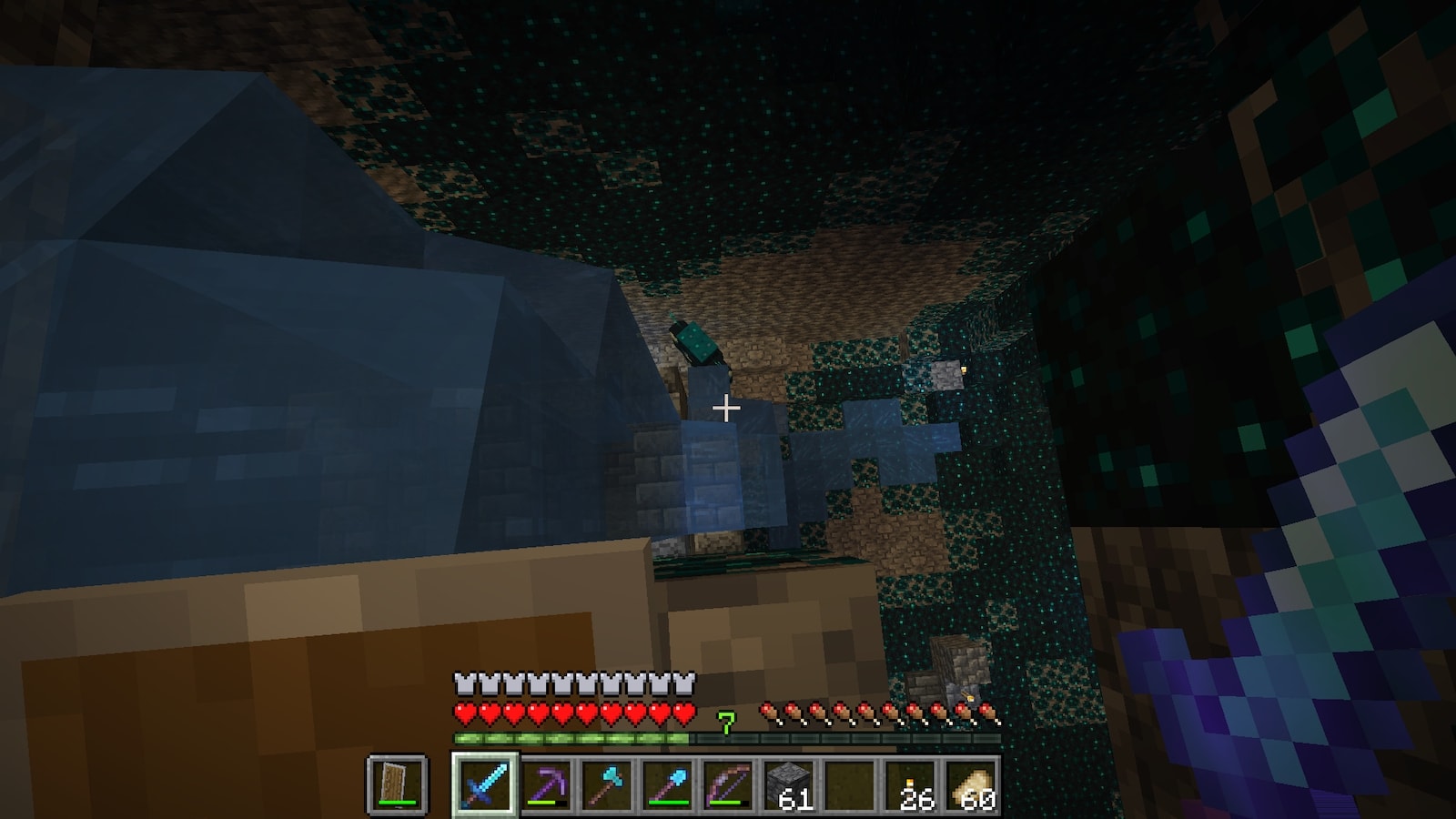This screenshot has width=1456, height=819.
Task: Click the off-hand shield slot
Action: pyautogui.click(x=397, y=784)
